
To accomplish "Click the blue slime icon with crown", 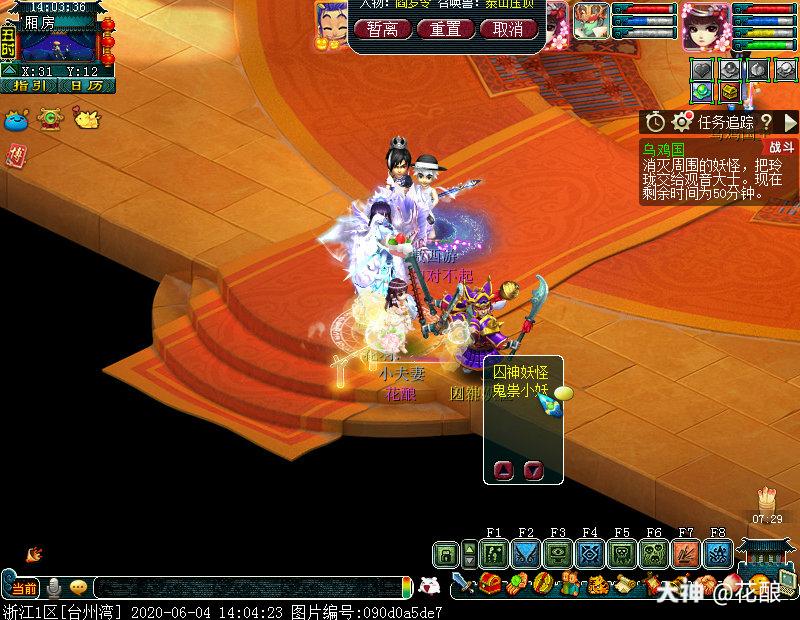I will click(16, 119).
